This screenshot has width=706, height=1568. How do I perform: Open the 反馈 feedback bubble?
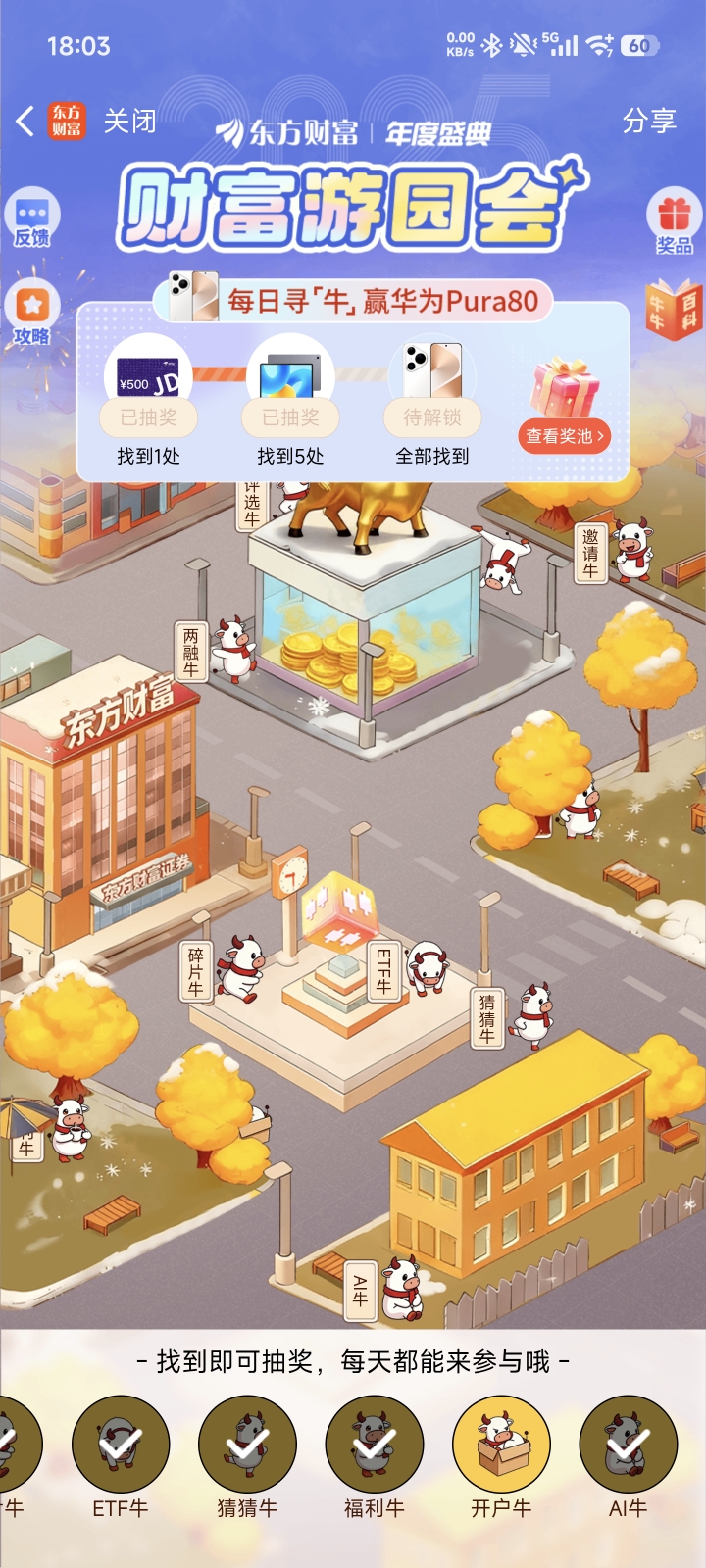coord(32,218)
